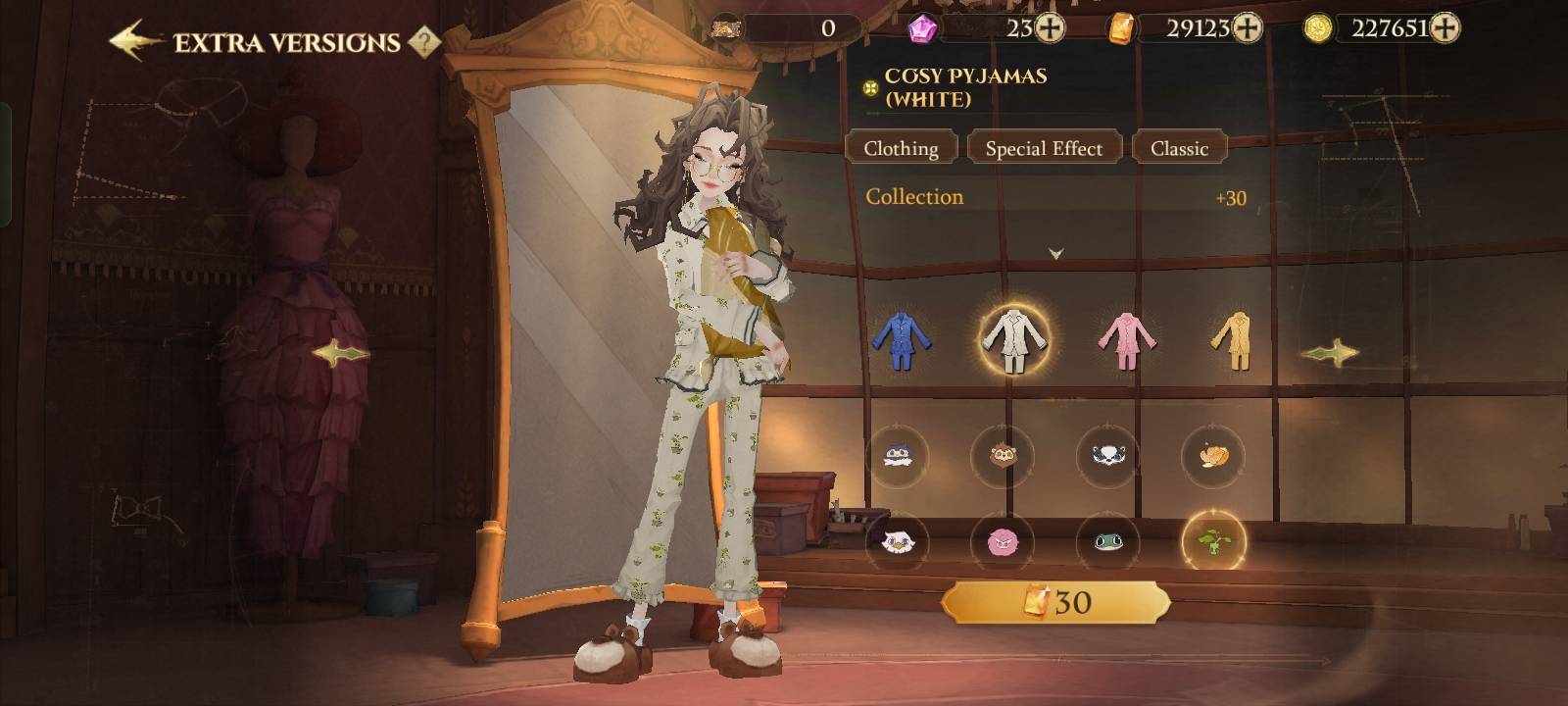Choose the pink pyjamas version

[1125, 339]
